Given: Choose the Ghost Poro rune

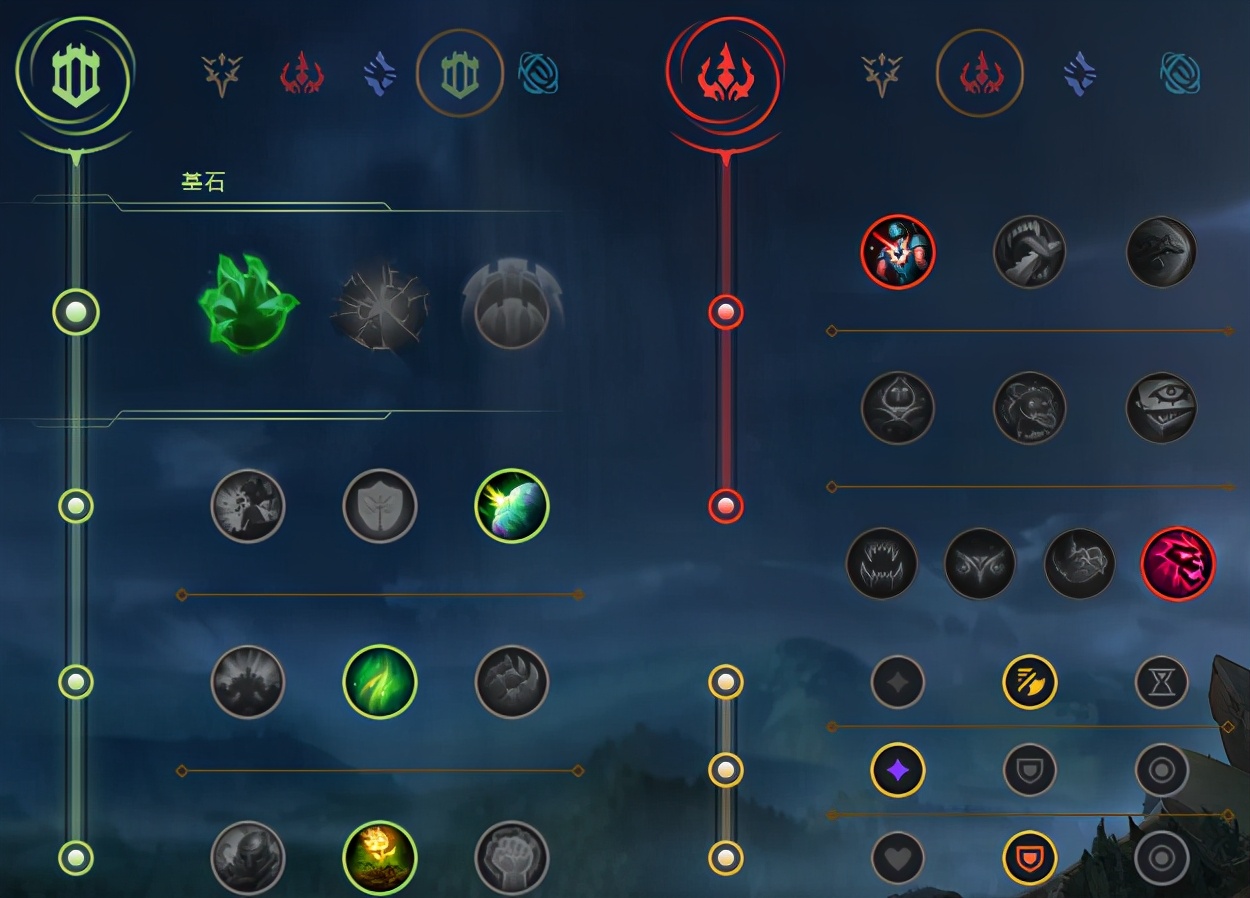Looking at the screenshot, I should 1029,408.
